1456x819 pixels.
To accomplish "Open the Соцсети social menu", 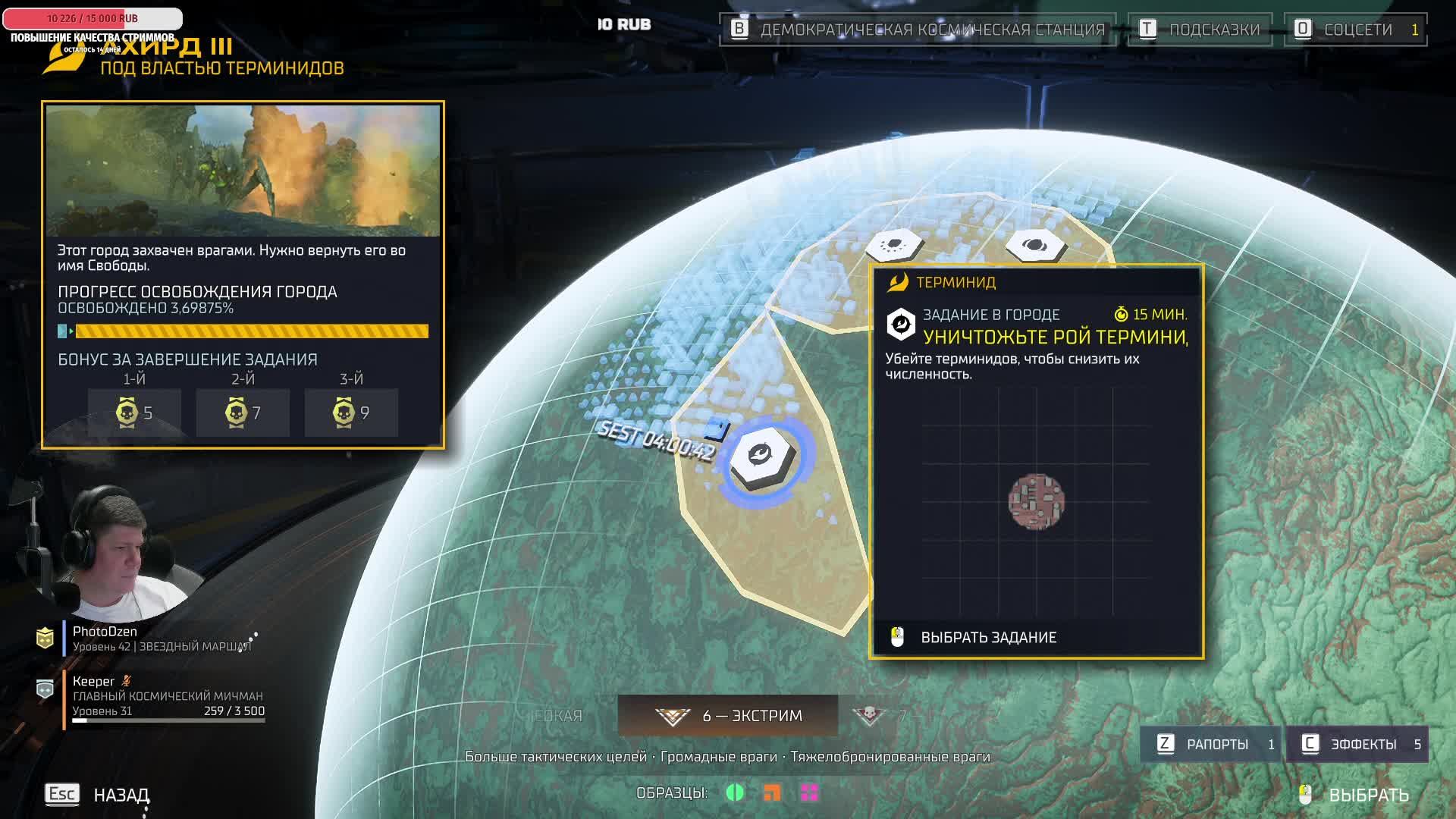I will pos(1355,30).
